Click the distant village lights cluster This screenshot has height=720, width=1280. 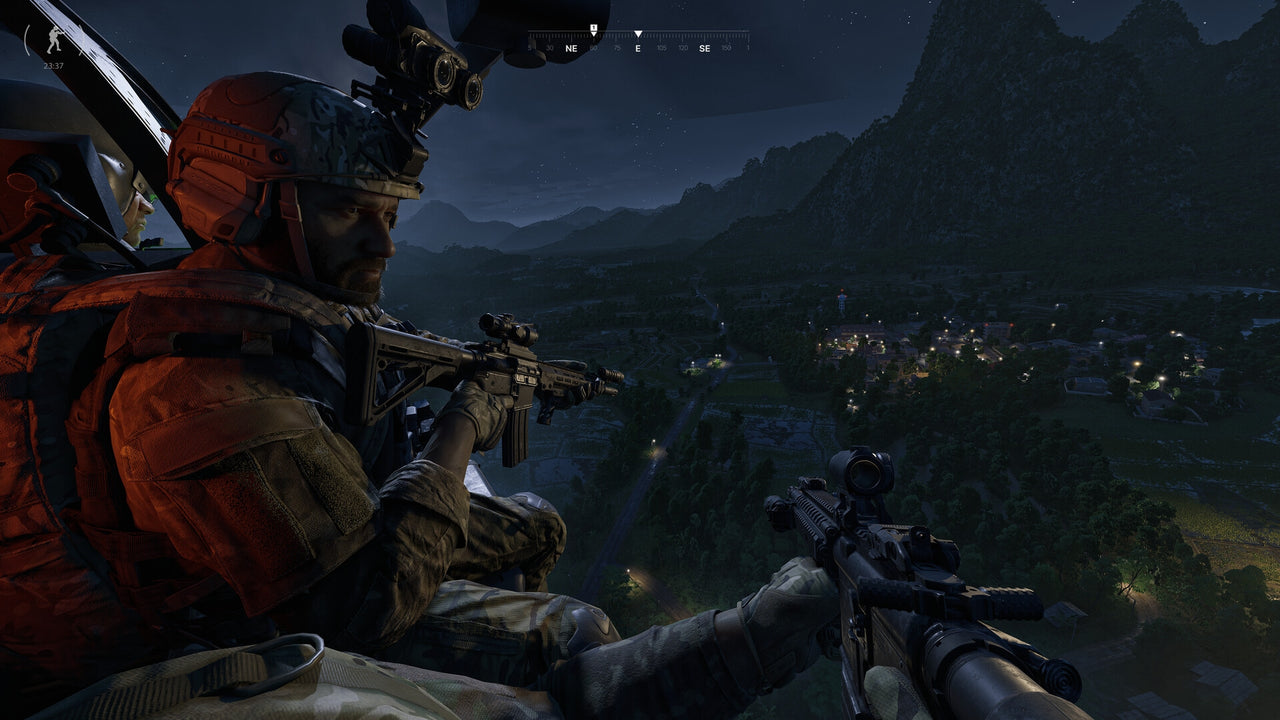pos(900,345)
